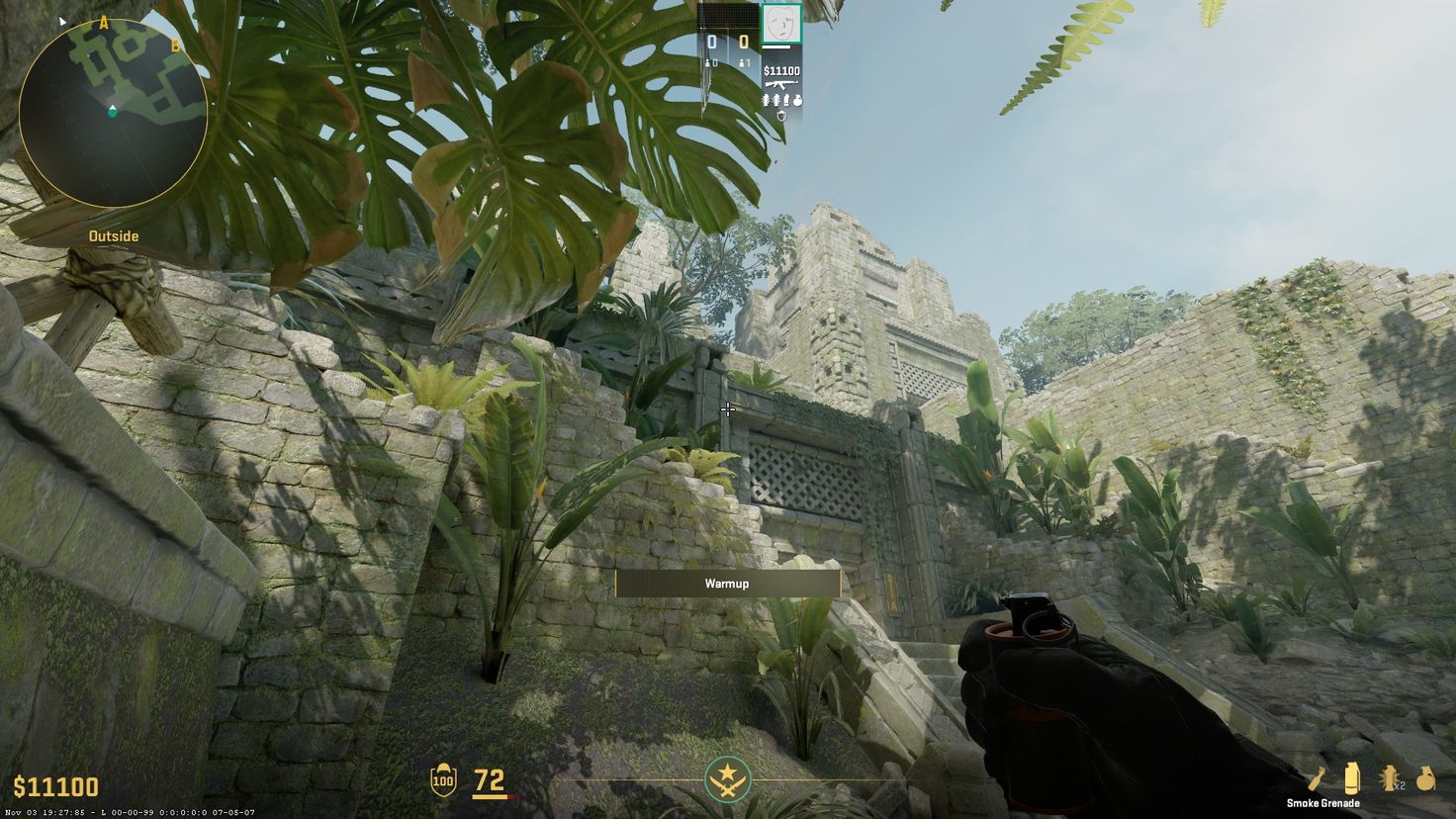Click the AK-47 weapon icon in the HUD
The width and height of the screenshot is (1456, 819).
pos(780,85)
